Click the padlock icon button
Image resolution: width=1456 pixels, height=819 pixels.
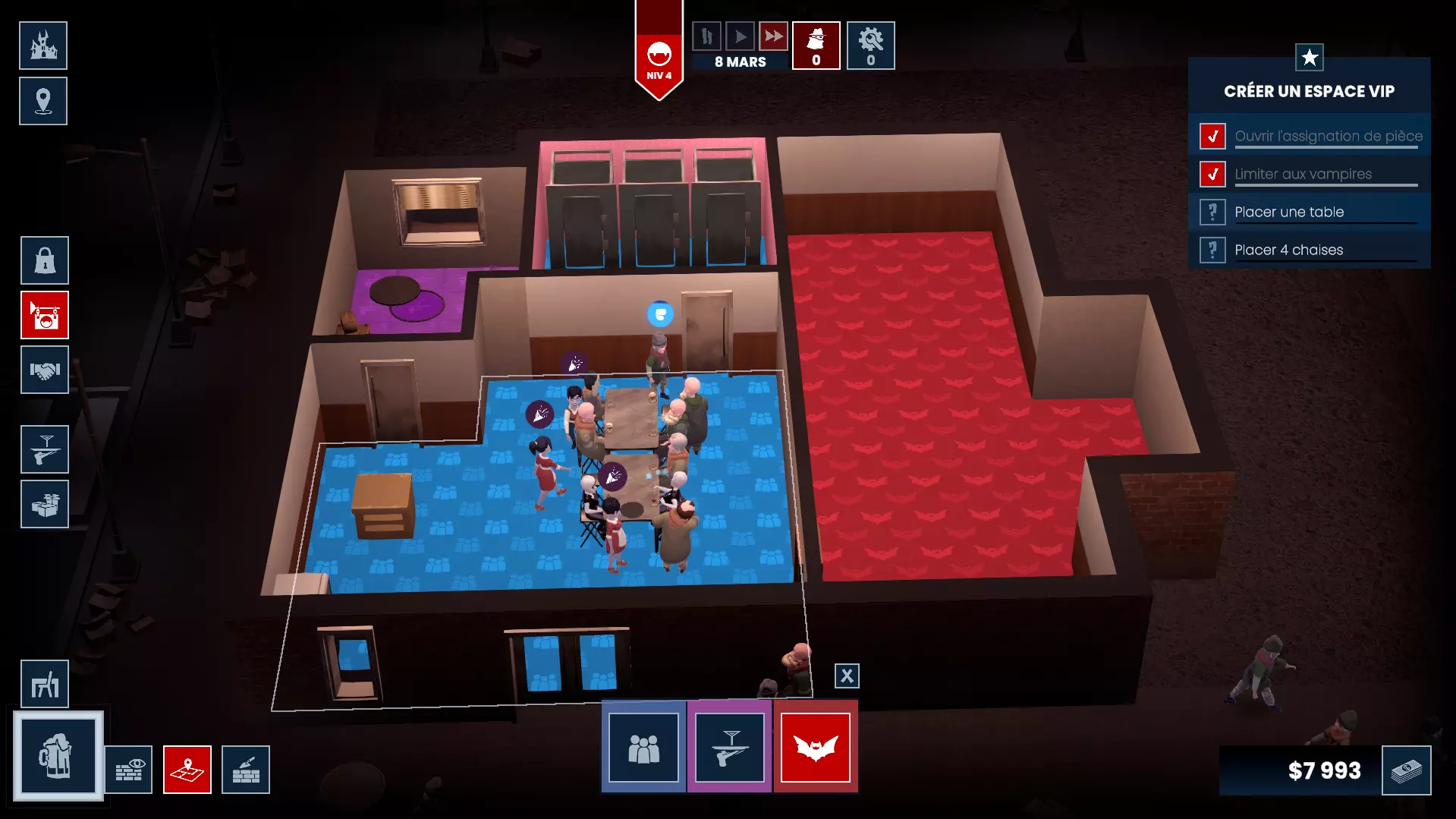(x=45, y=260)
